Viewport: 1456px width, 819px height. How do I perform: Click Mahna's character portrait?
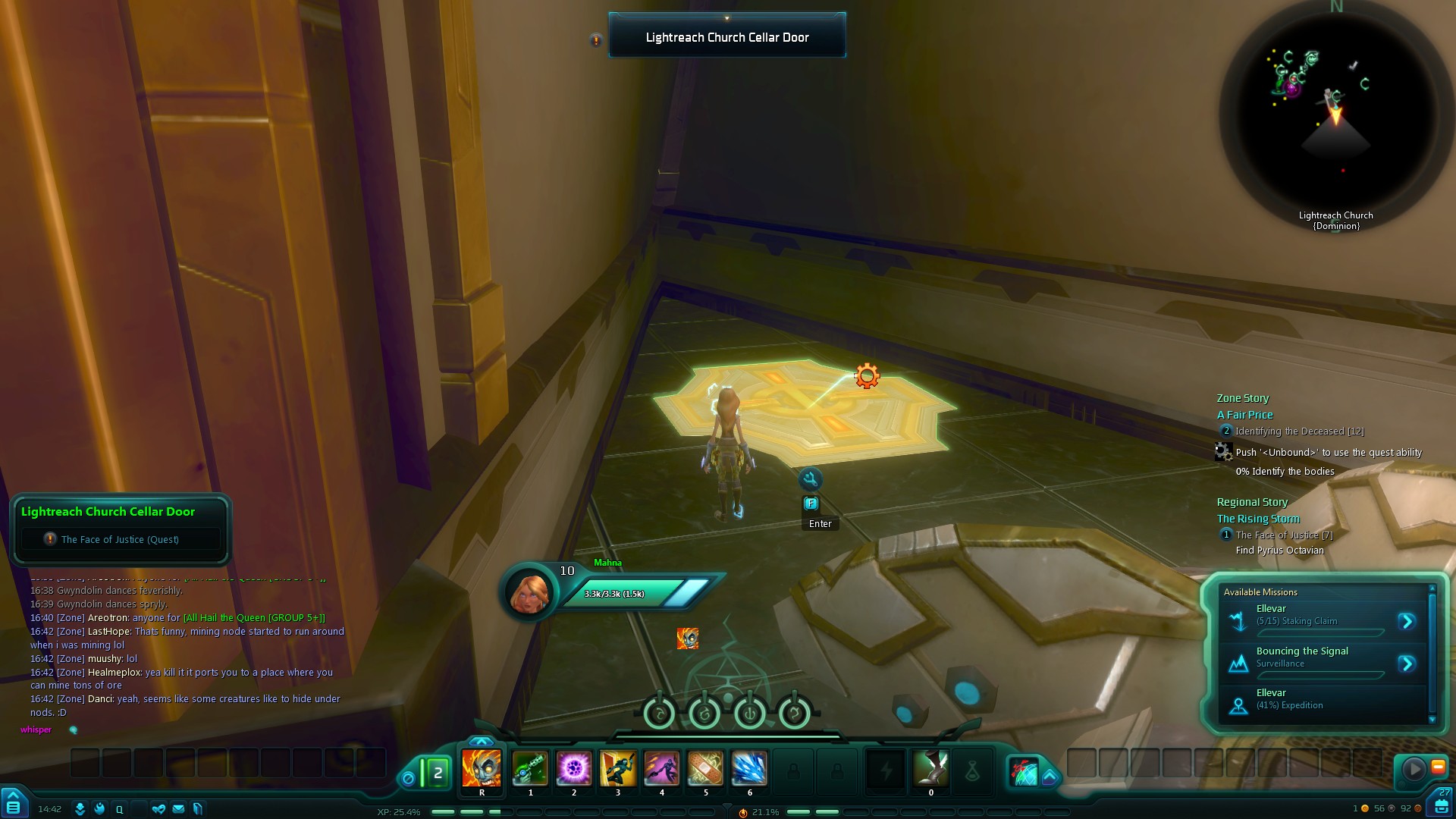[x=529, y=592]
